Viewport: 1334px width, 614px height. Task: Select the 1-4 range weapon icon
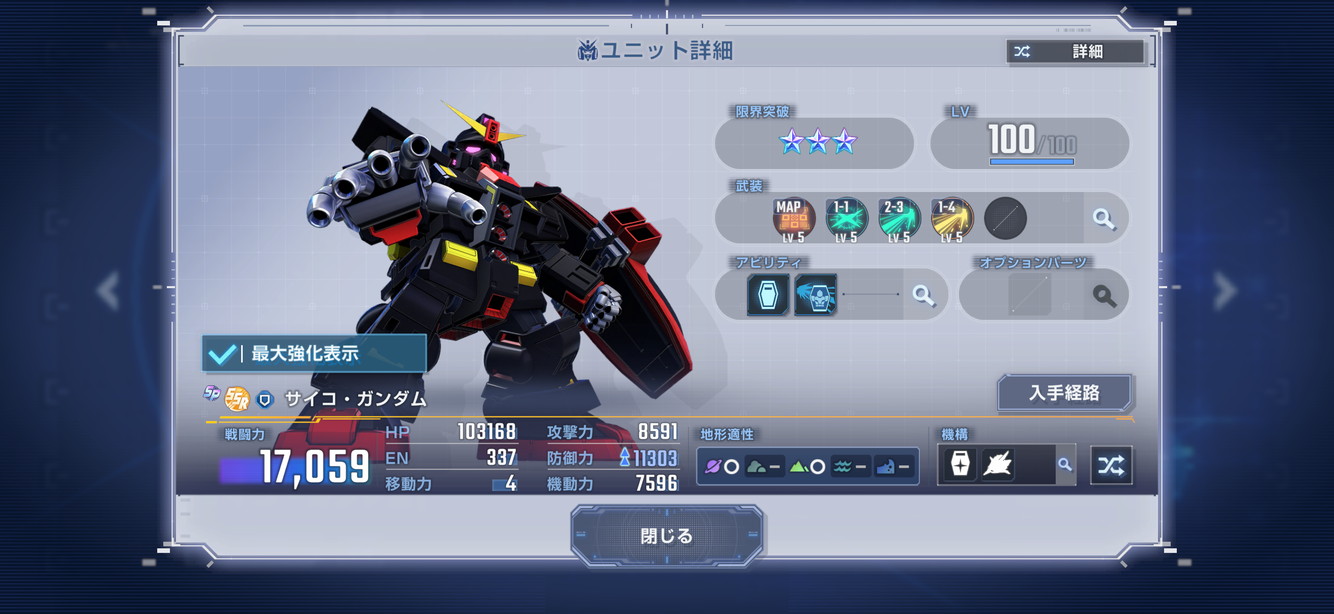click(951, 218)
